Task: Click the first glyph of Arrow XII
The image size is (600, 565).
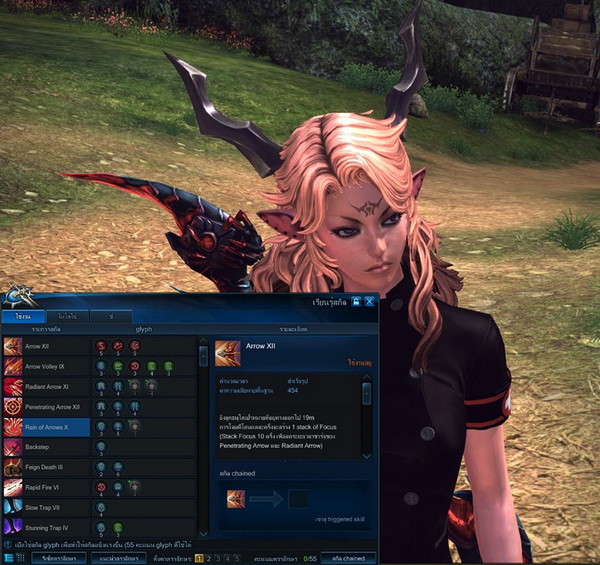Action: pos(100,346)
